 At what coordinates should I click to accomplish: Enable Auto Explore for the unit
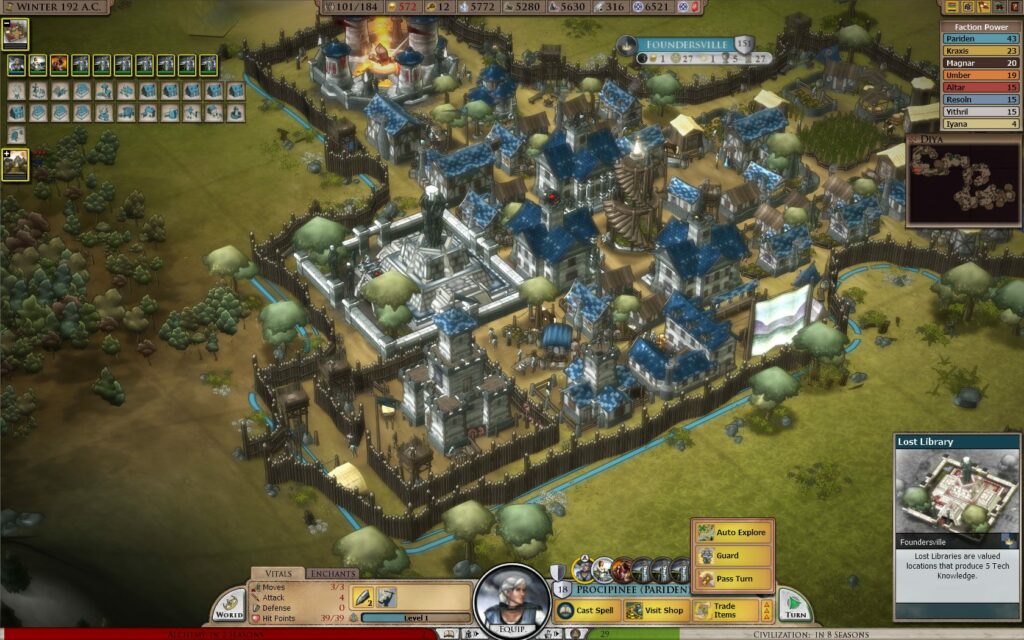coord(732,532)
